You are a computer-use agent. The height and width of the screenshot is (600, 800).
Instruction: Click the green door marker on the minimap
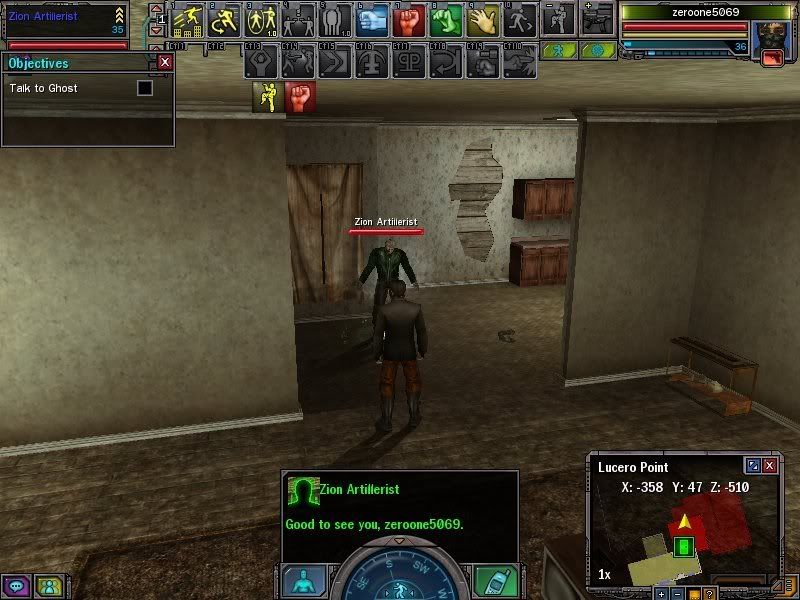(684, 546)
